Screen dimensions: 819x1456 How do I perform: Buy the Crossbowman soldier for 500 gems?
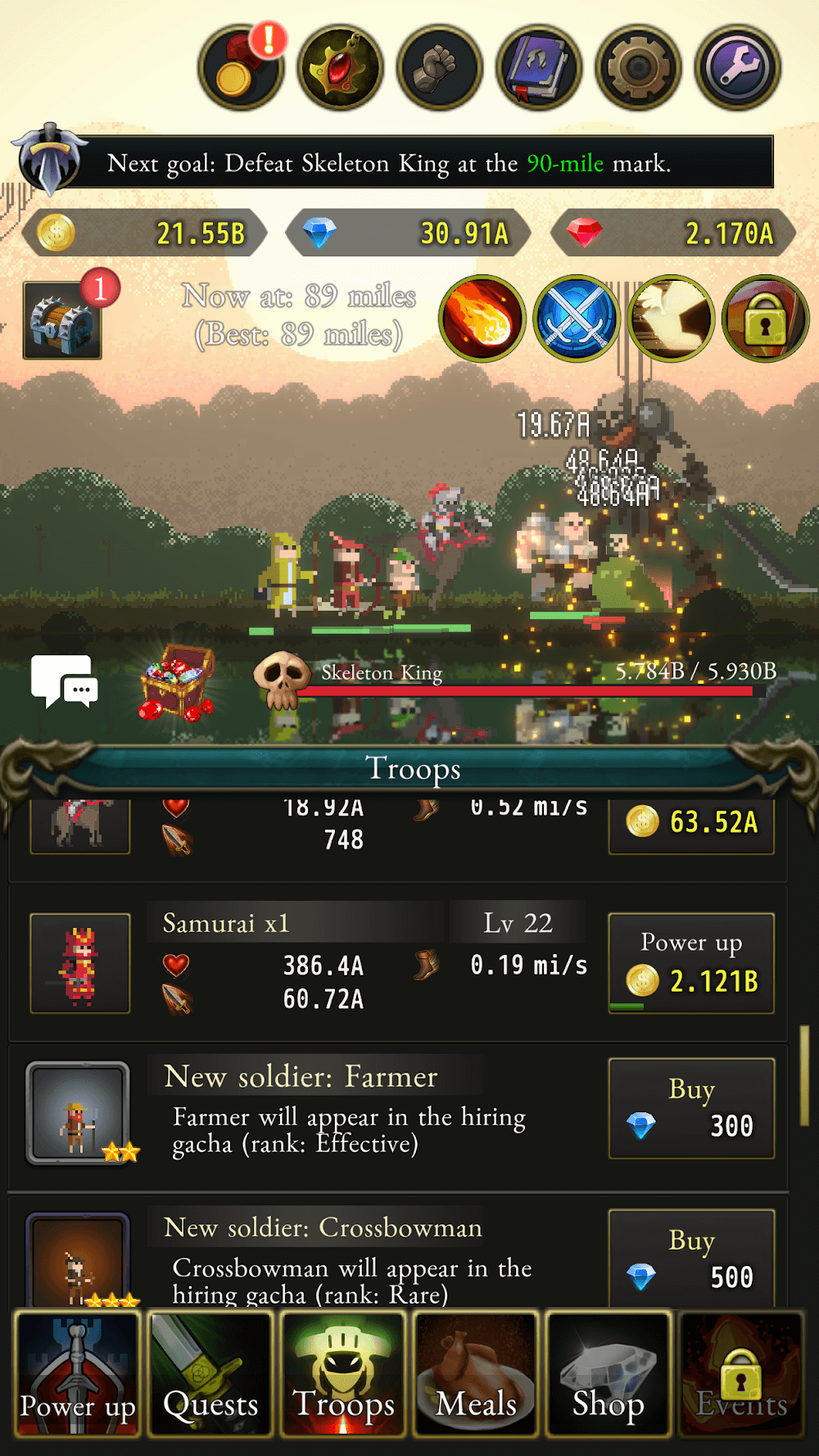[x=691, y=1259]
